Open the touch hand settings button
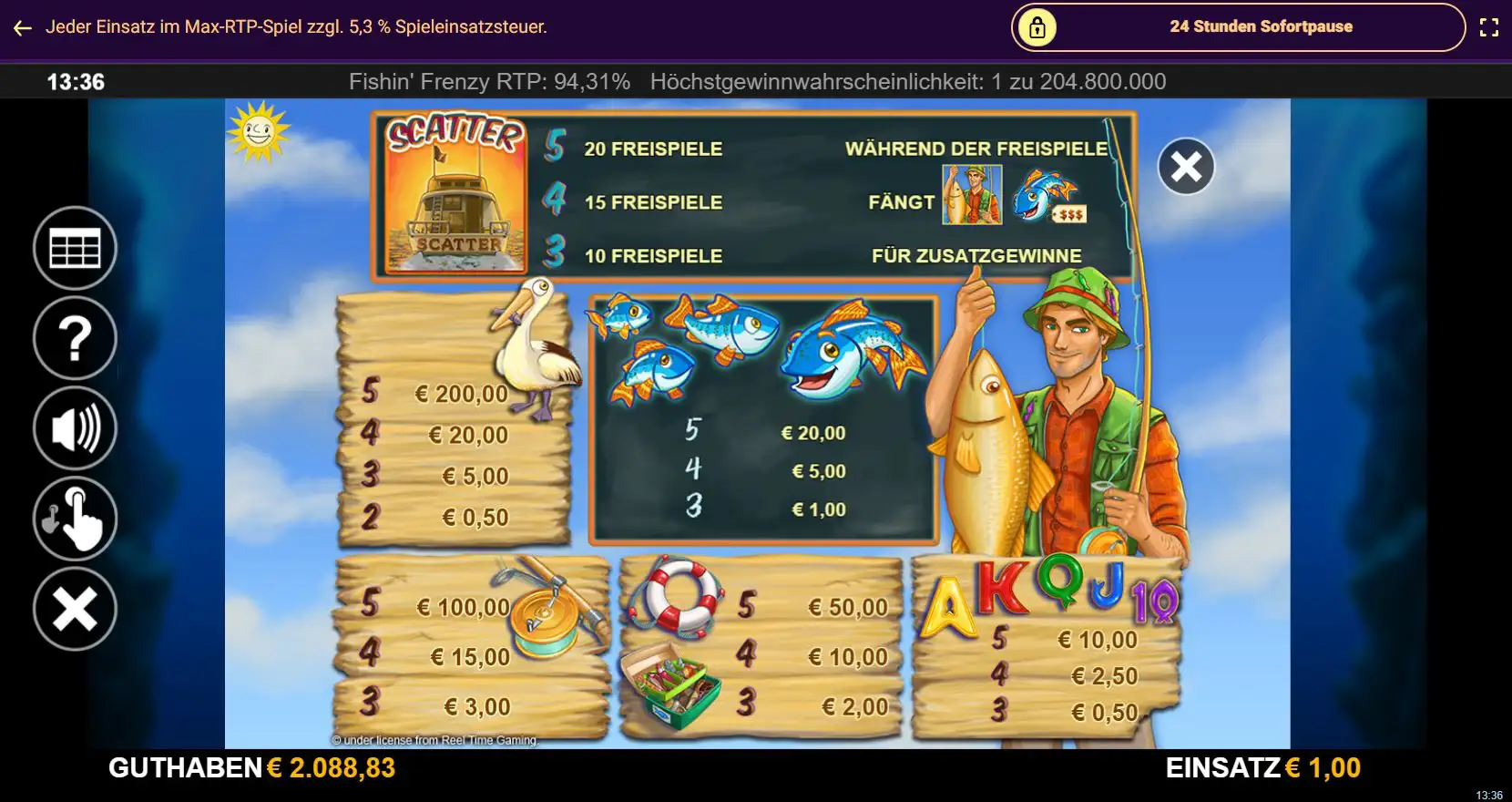Screen dimensions: 1512x802 tap(75, 519)
